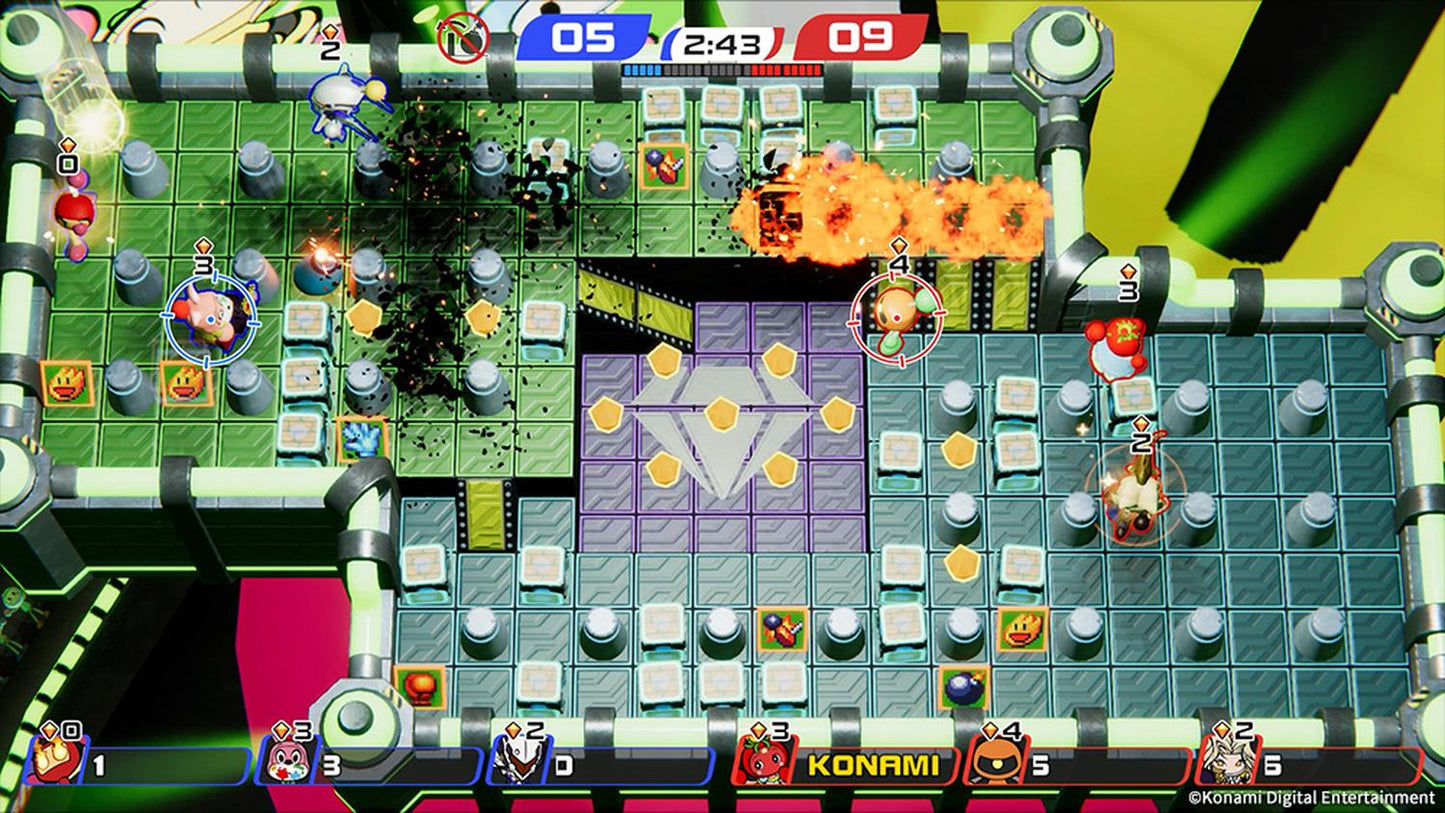Select the pink bomber player panel
This screenshot has height=813, width=1445.
click(x=368, y=766)
